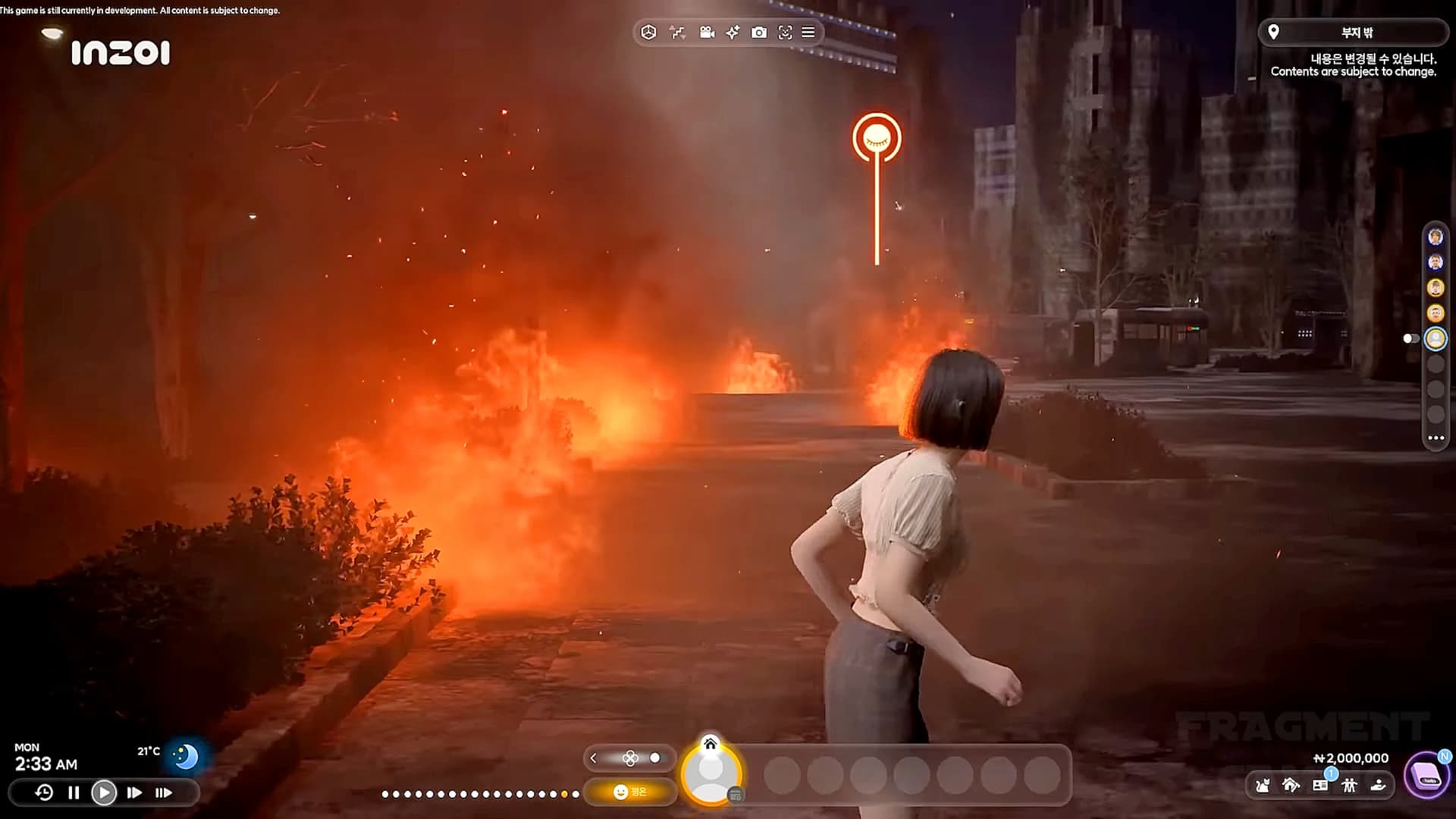1456x819 pixels.
Task: Open the cat pet icon menu
Action: tap(1263, 786)
